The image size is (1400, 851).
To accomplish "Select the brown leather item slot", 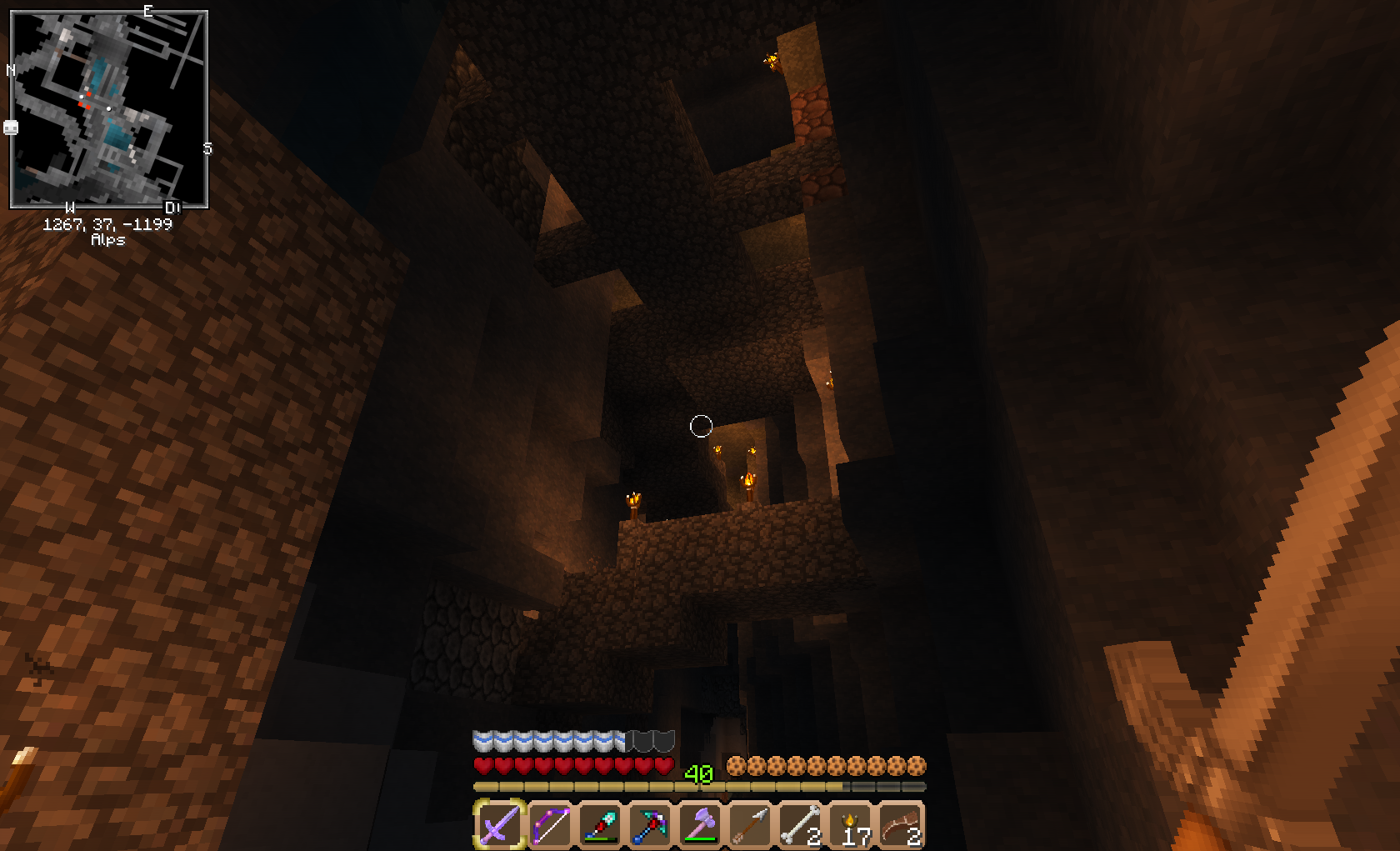I will (x=900, y=824).
